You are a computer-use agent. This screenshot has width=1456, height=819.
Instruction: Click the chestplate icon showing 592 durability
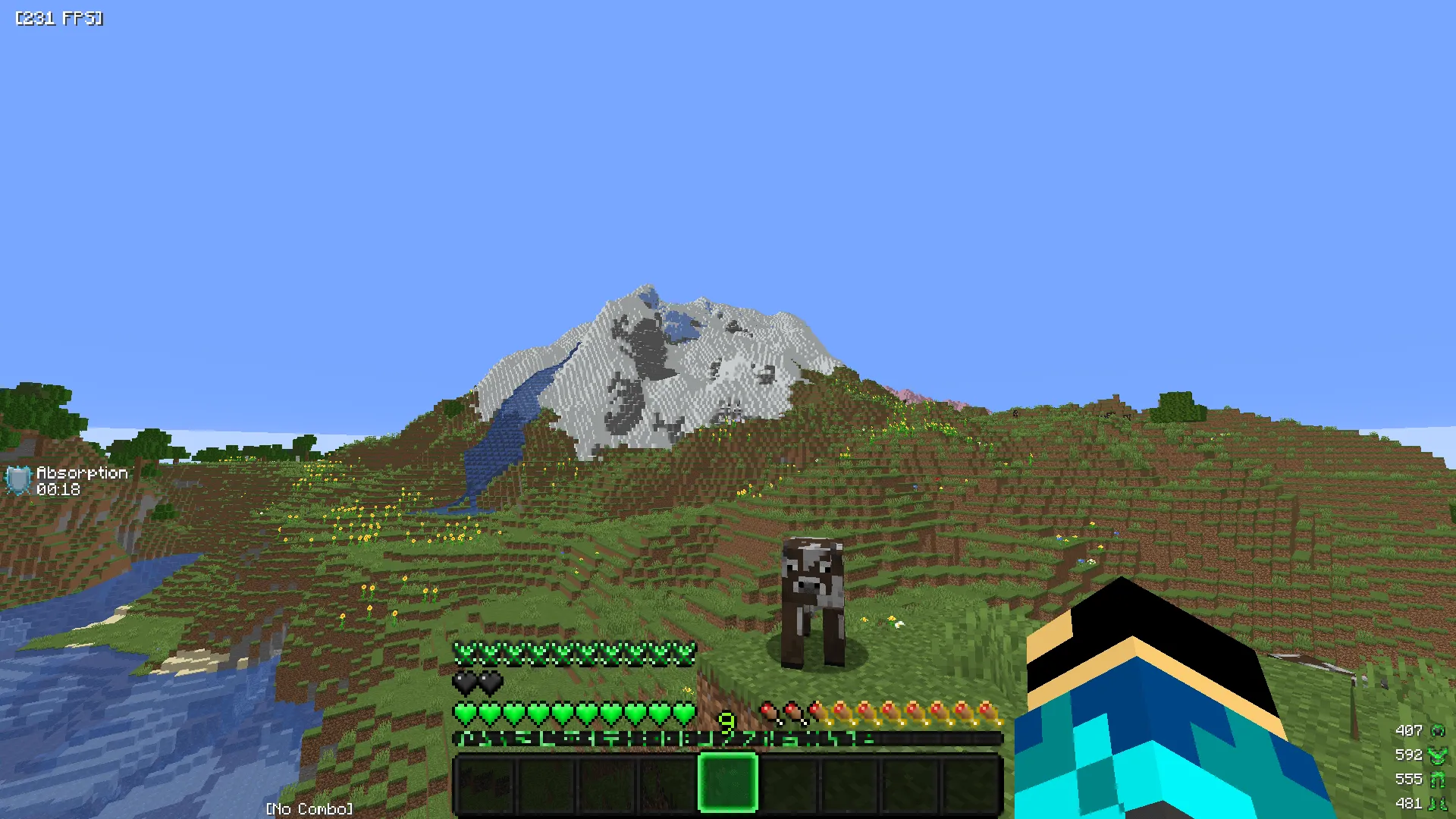tap(1438, 755)
